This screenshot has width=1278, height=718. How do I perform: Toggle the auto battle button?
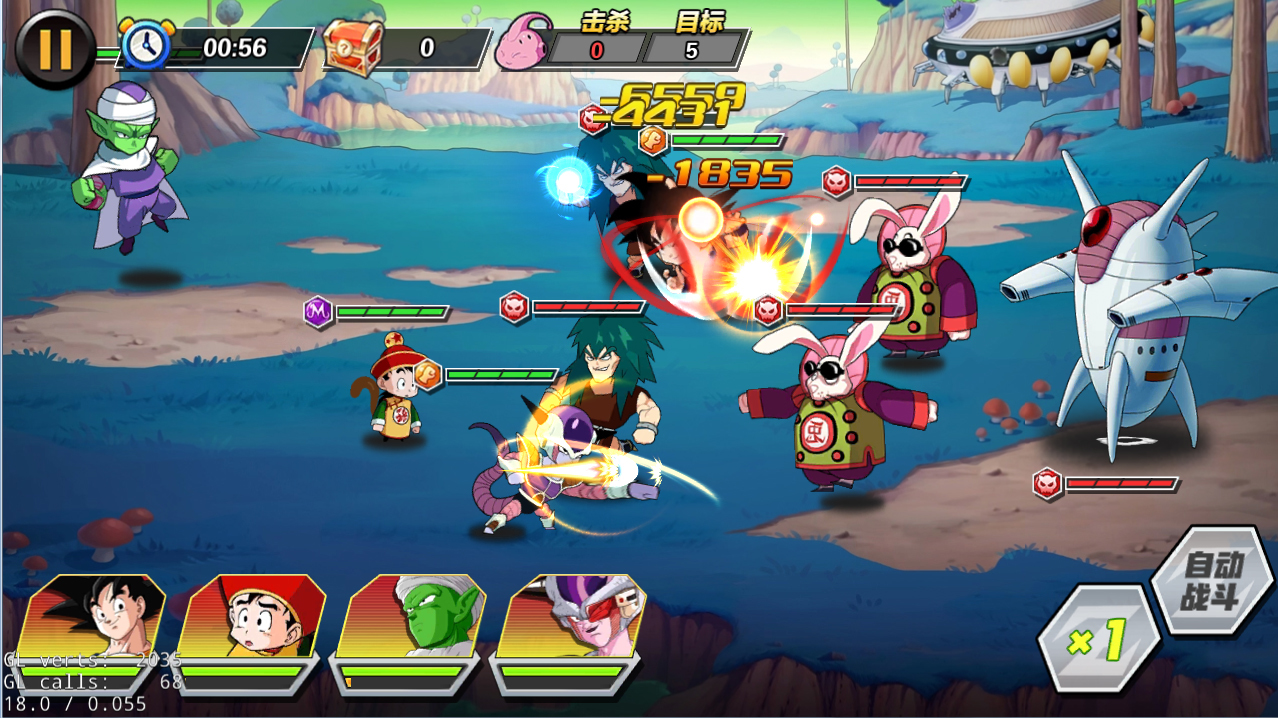1211,581
